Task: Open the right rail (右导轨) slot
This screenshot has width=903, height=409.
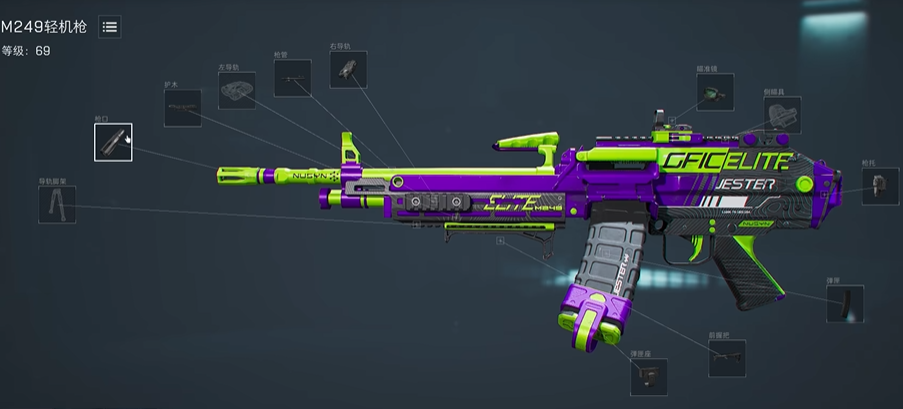Action: 348,69
